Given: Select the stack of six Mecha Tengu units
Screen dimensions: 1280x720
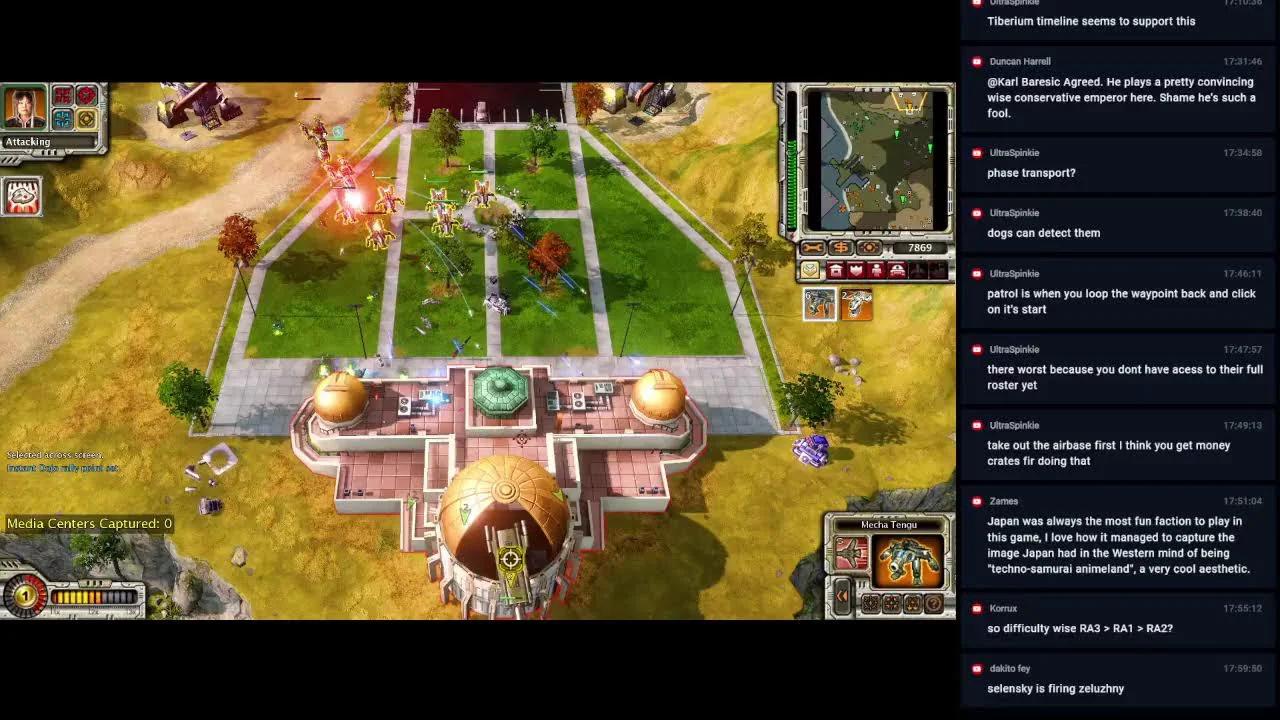Looking at the screenshot, I should (819, 303).
